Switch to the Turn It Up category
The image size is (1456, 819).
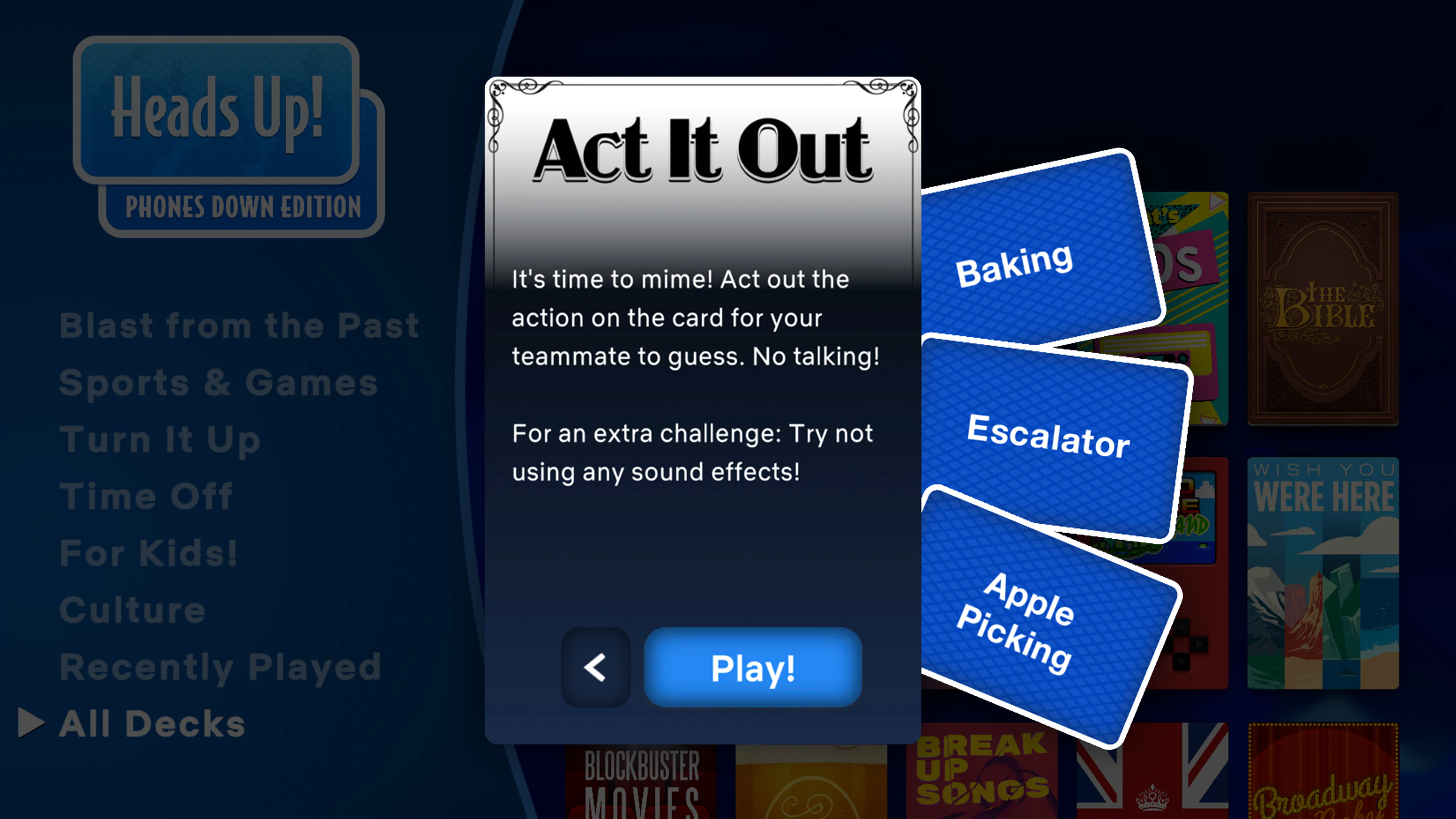(160, 439)
